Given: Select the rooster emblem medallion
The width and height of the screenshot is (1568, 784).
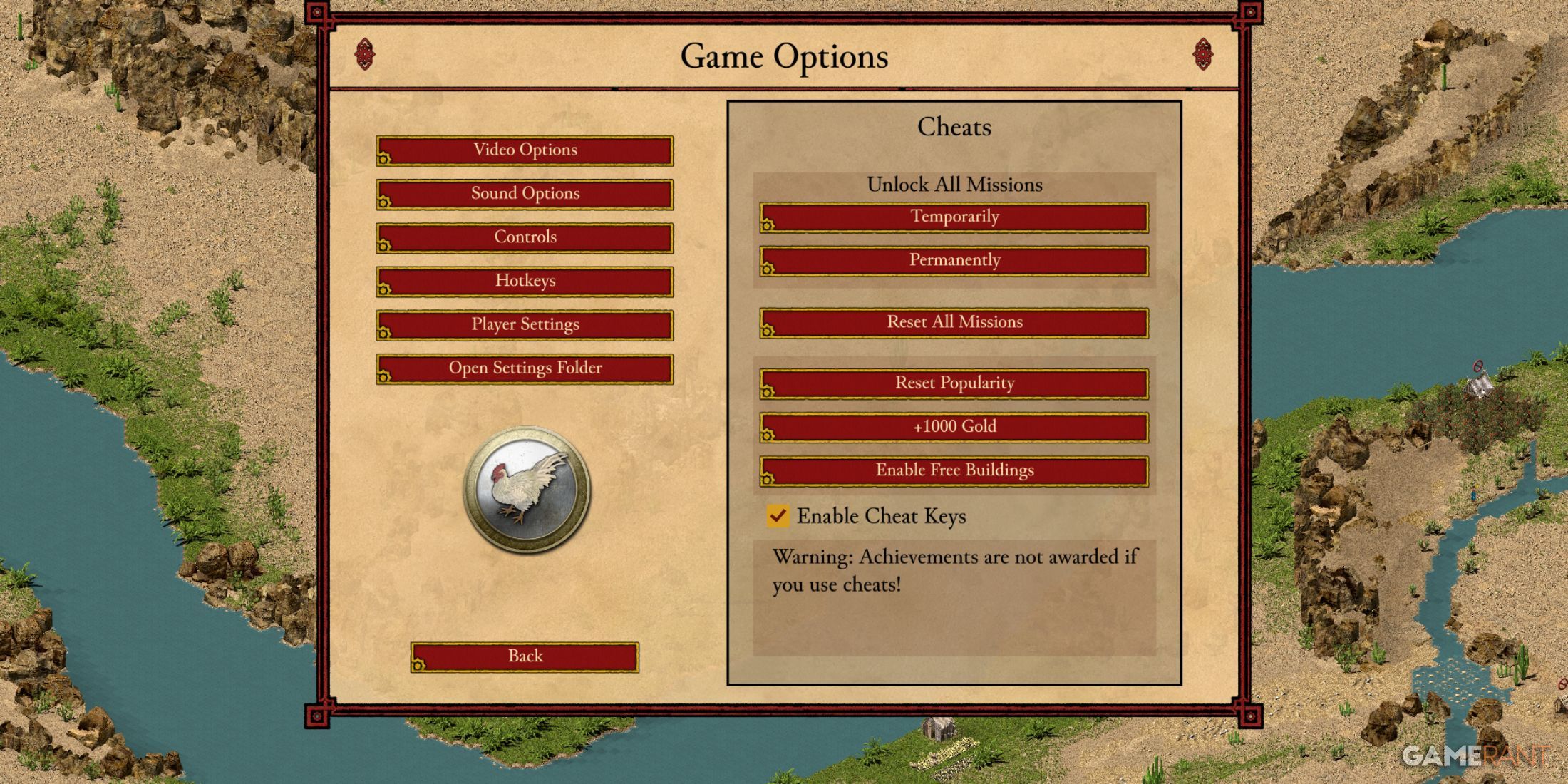Looking at the screenshot, I should click(x=527, y=490).
